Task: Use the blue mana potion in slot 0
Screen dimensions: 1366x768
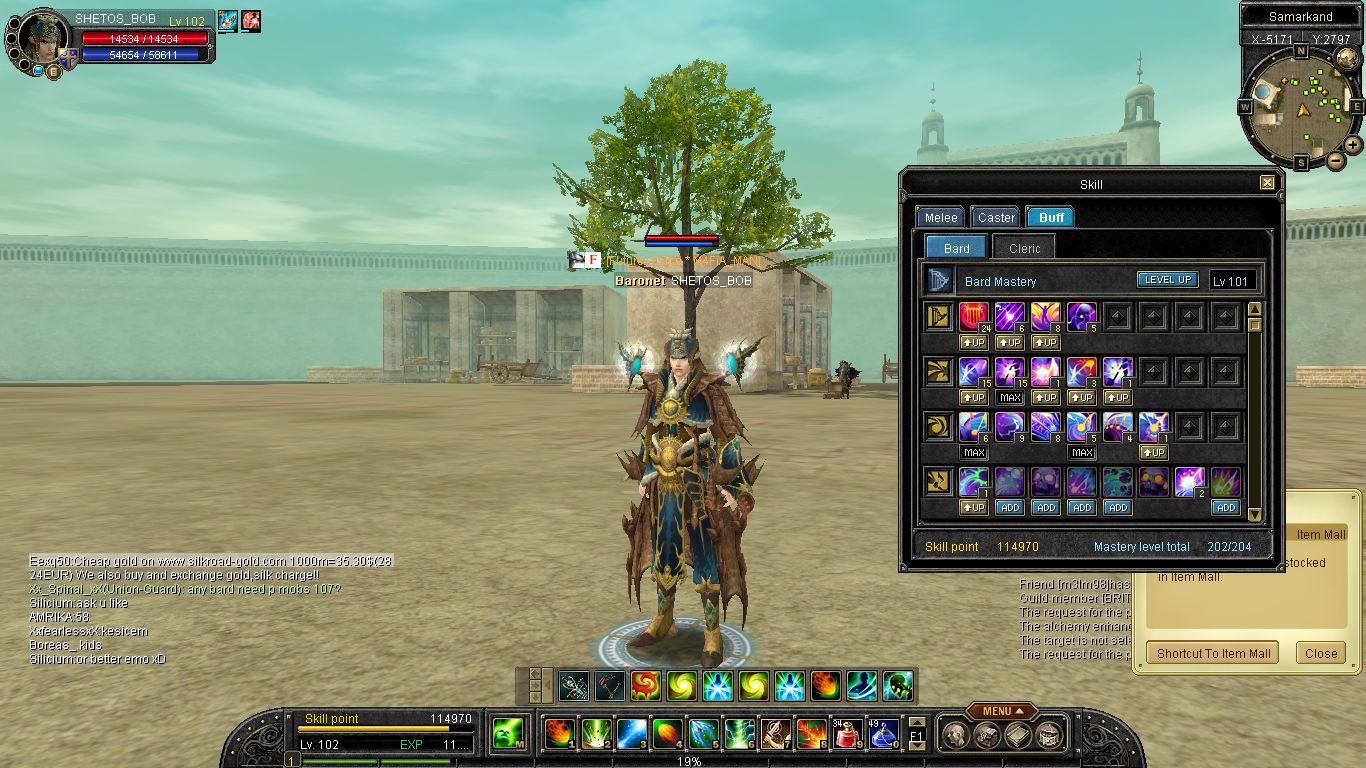Action: pos(882,734)
